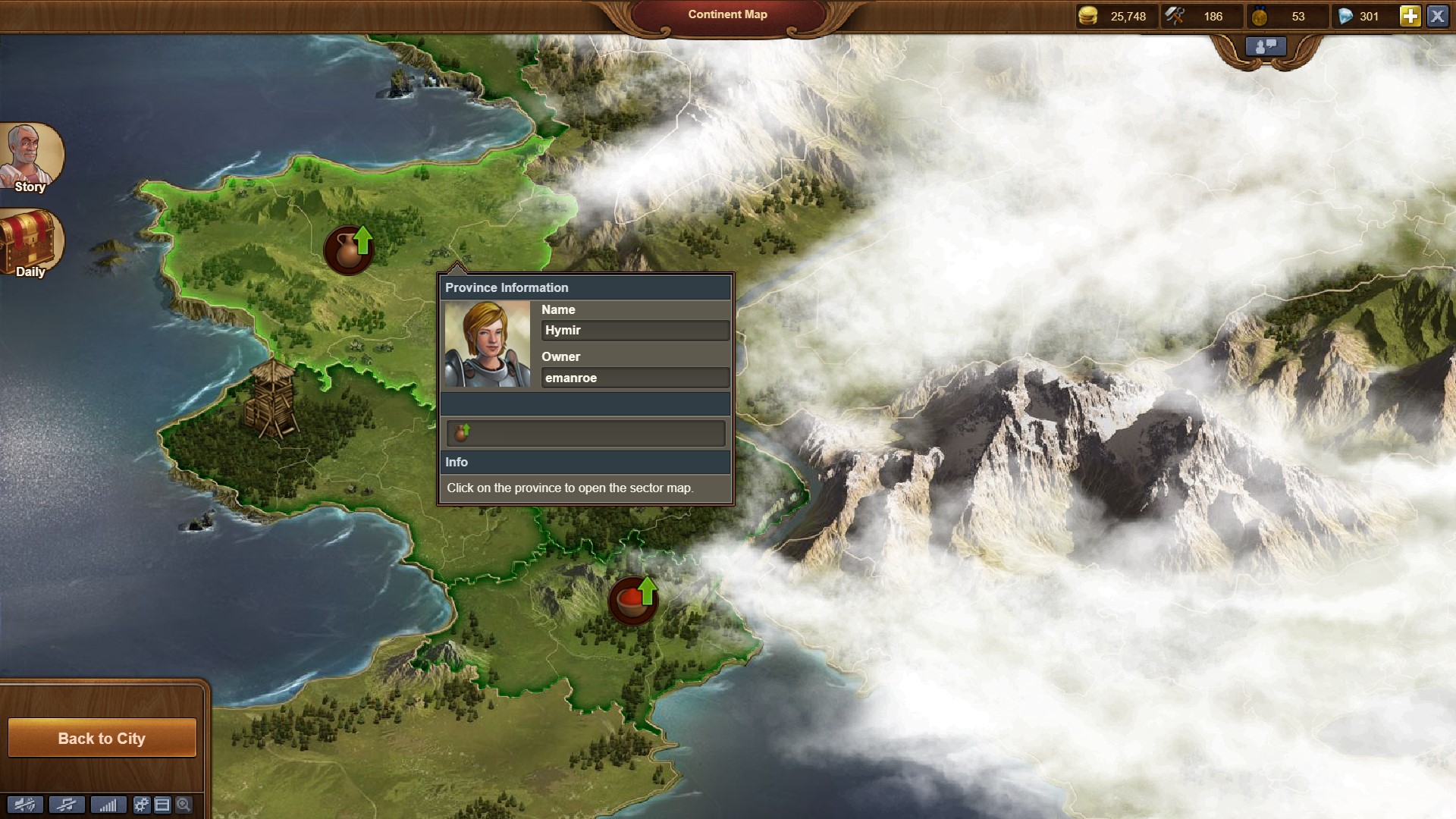Close the Continent Map with the X button
Image resolution: width=1456 pixels, height=819 pixels.
(x=1437, y=16)
